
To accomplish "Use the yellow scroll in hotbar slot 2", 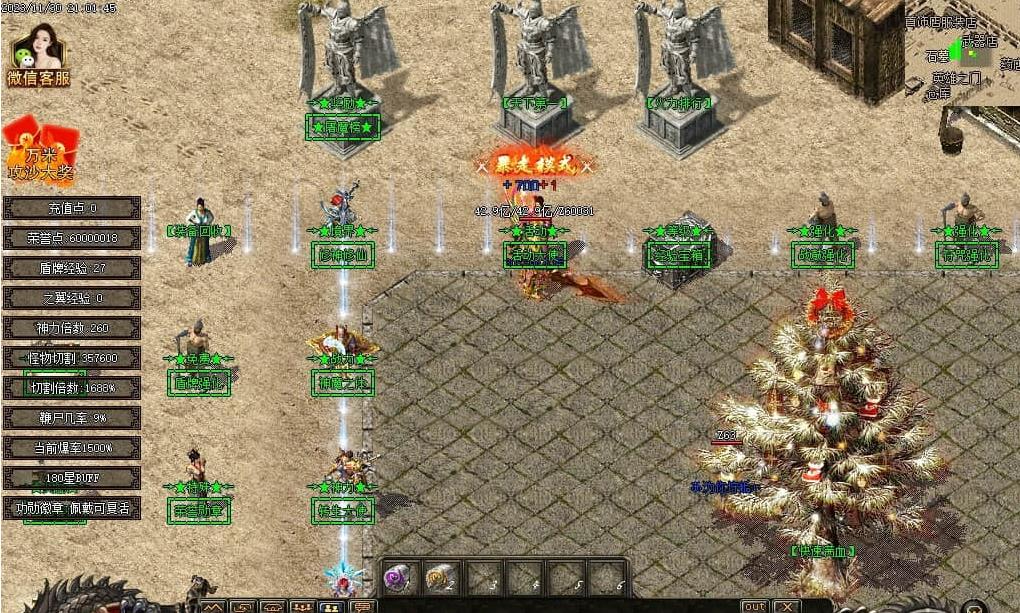I will coord(441,578).
